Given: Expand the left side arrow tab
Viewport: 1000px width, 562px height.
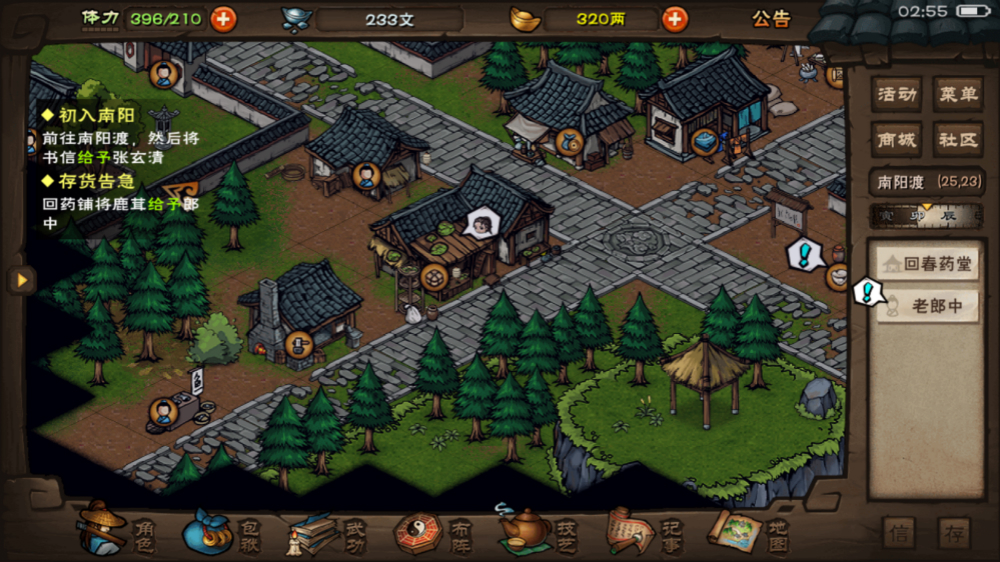Looking at the screenshot, I should [20, 280].
